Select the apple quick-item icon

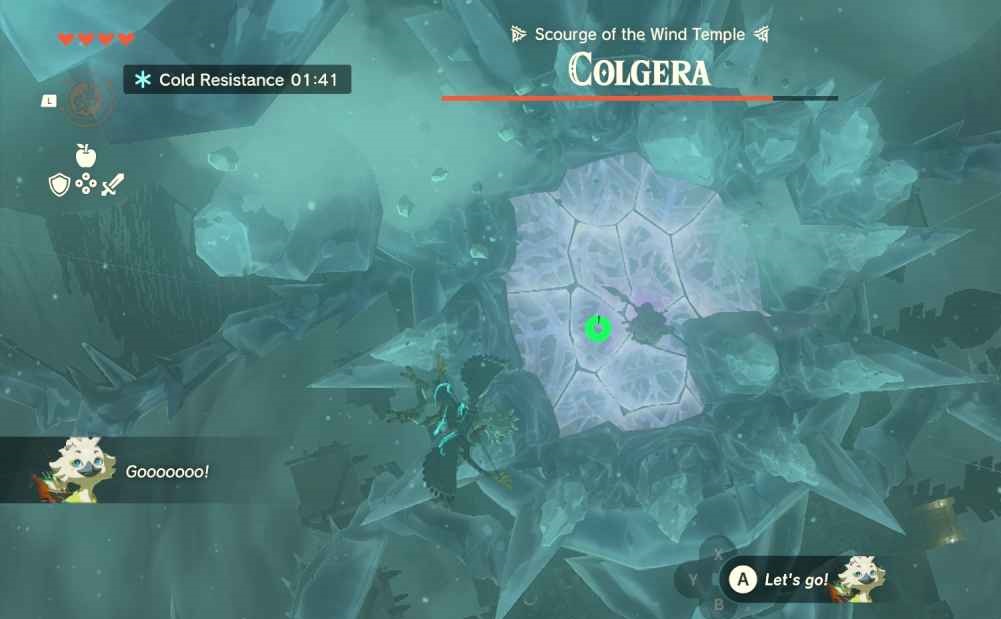tap(86, 156)
